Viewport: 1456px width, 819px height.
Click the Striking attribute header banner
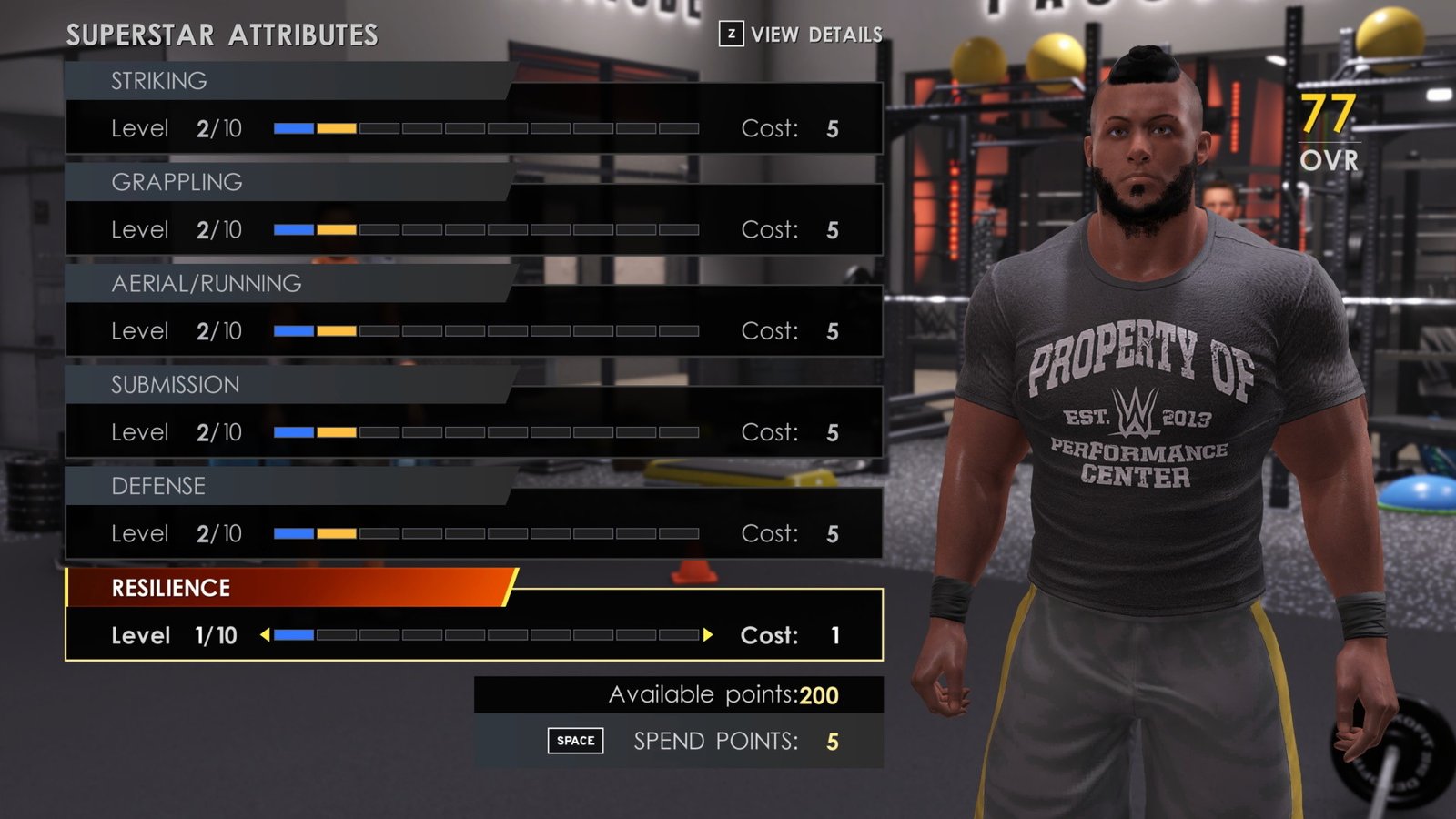click(273, 80)
